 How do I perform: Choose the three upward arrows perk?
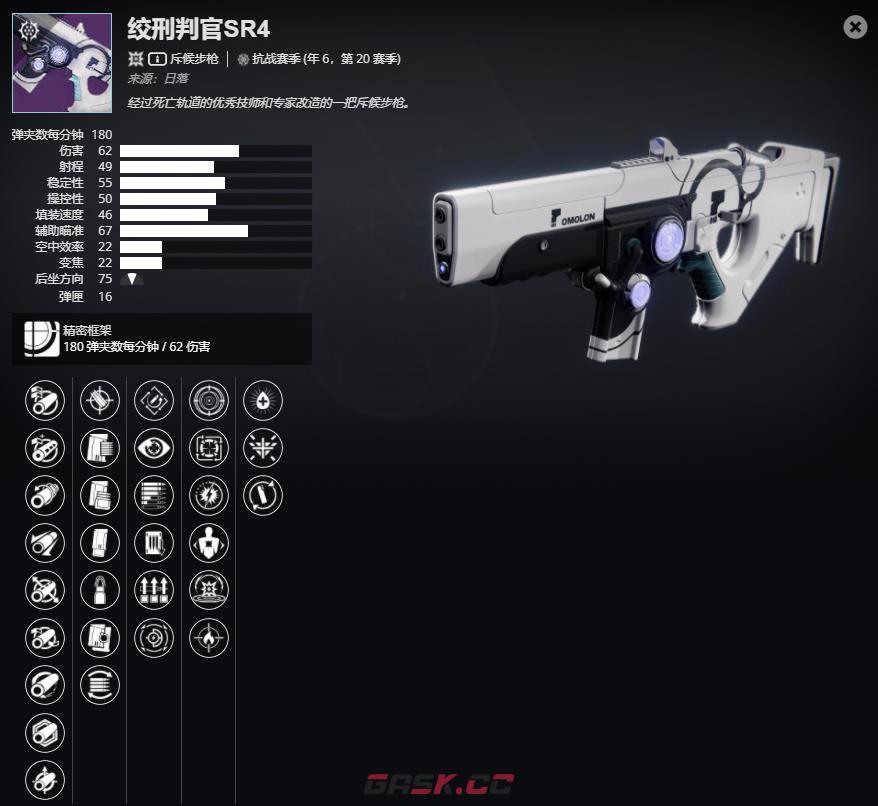[x=154, y=591]
